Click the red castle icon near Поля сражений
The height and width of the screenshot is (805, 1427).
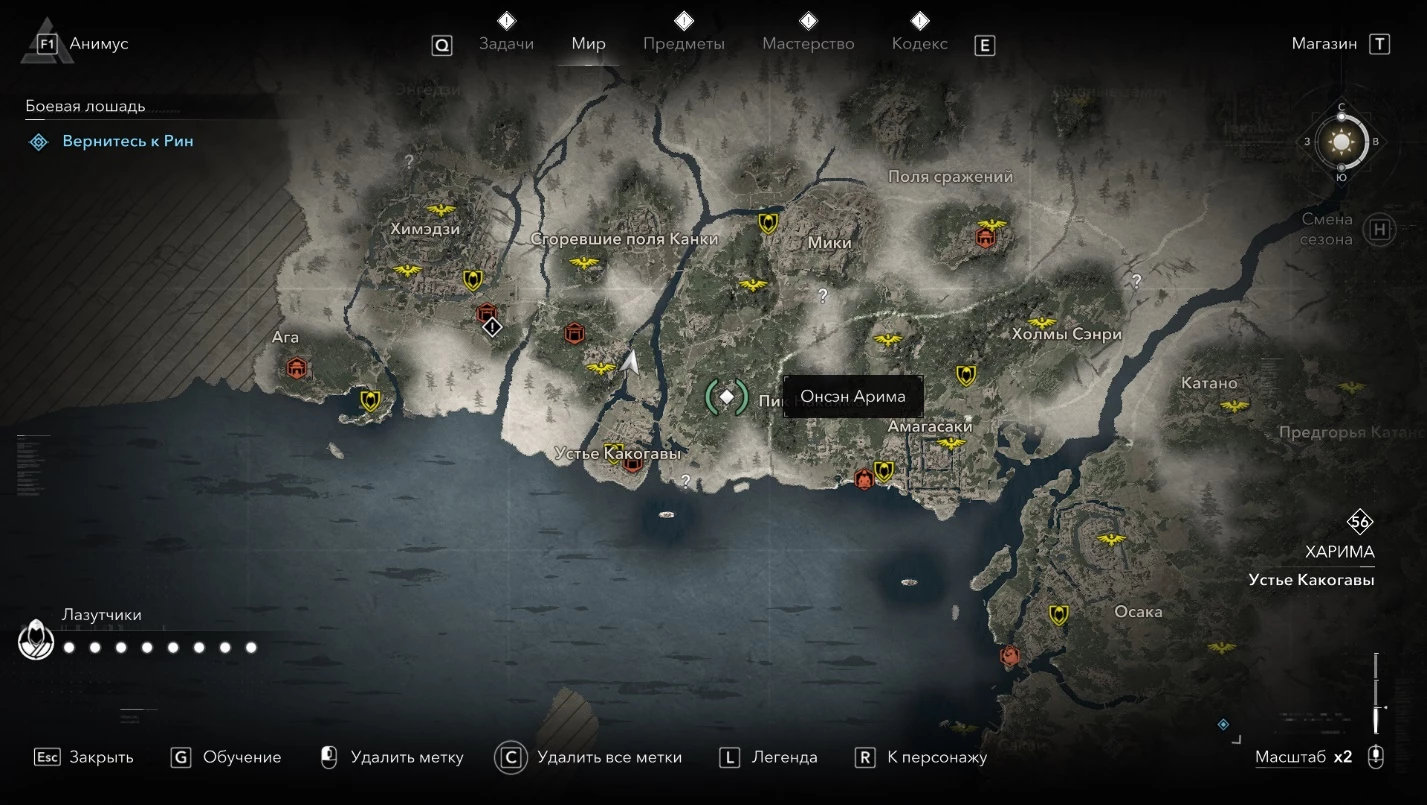[986, 237]
